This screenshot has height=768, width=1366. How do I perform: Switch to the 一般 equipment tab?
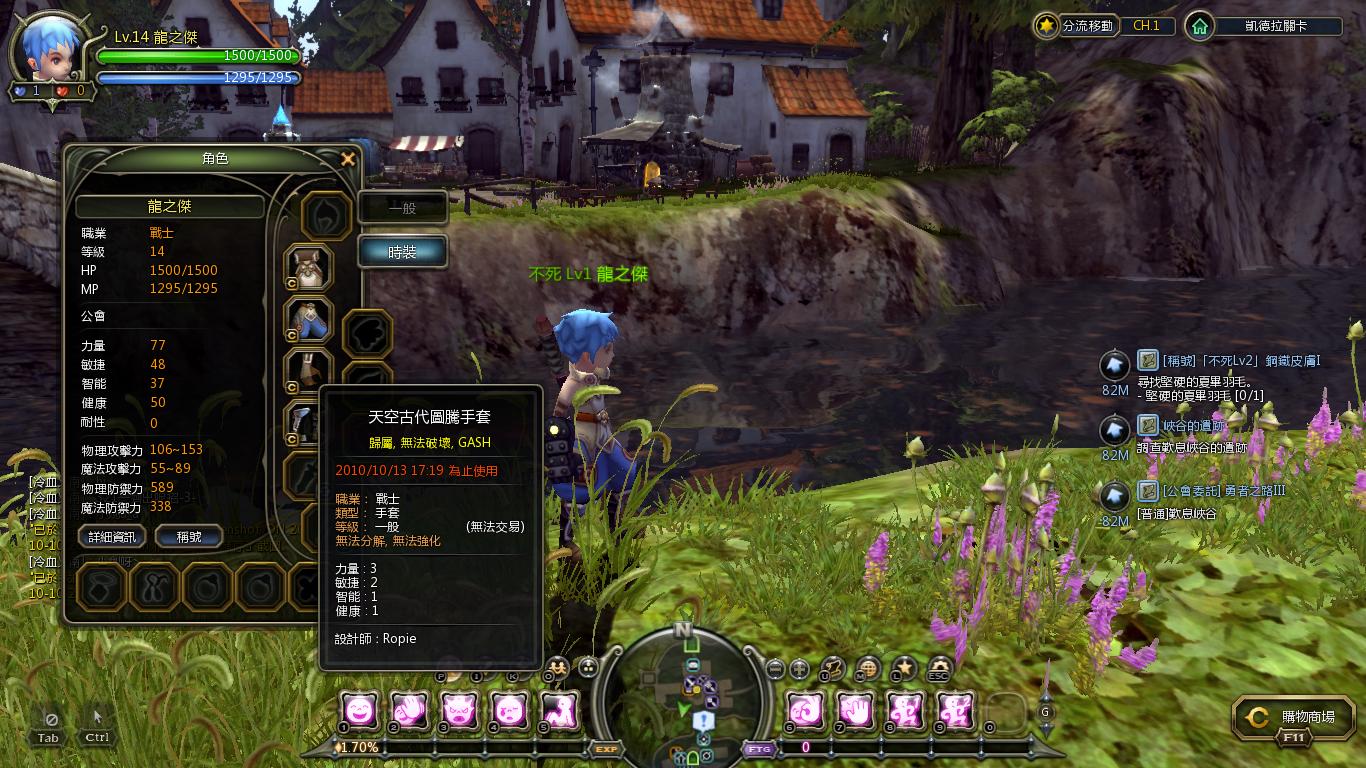point(402,208)
